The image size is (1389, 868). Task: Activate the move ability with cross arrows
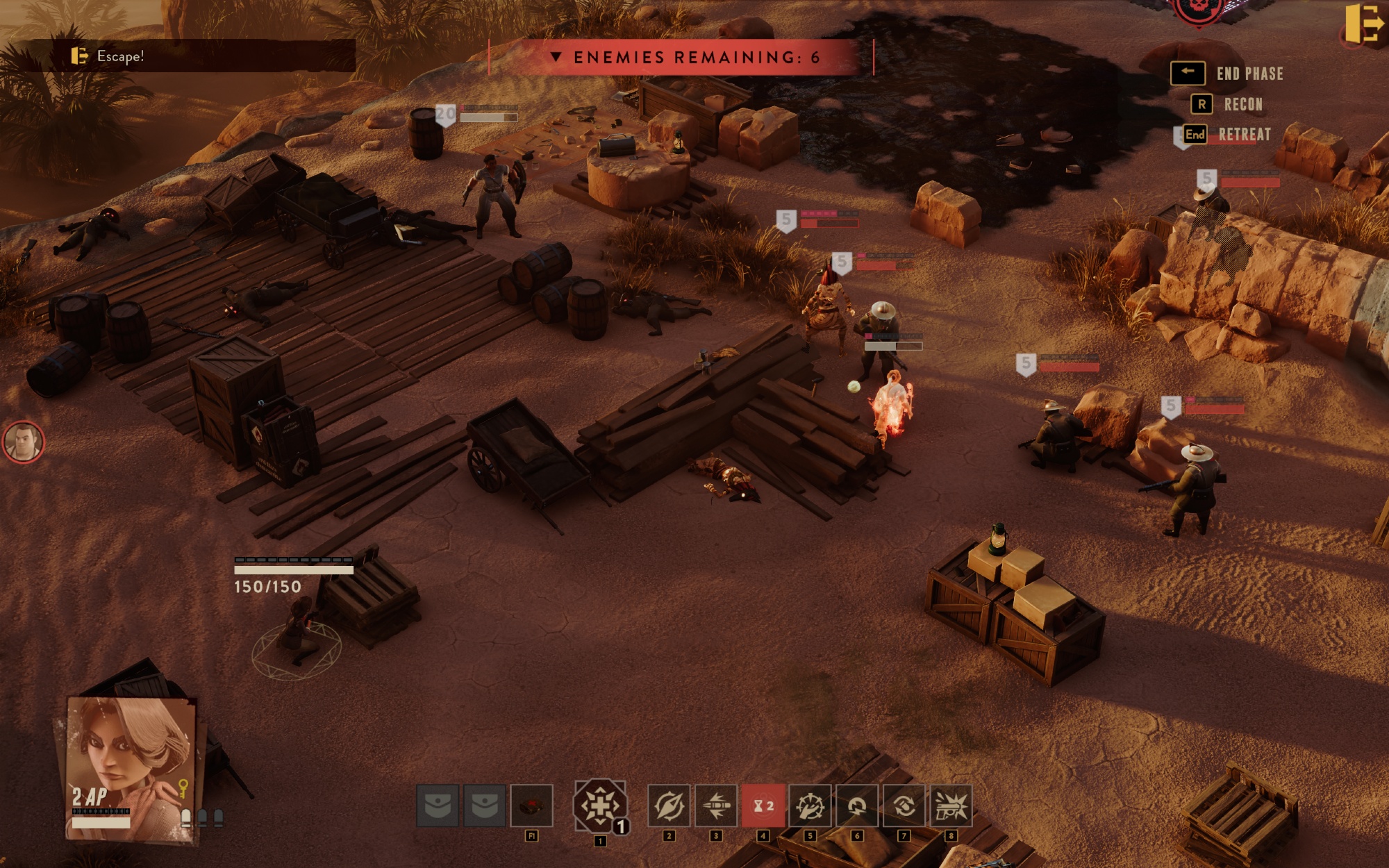click(600, 806)
